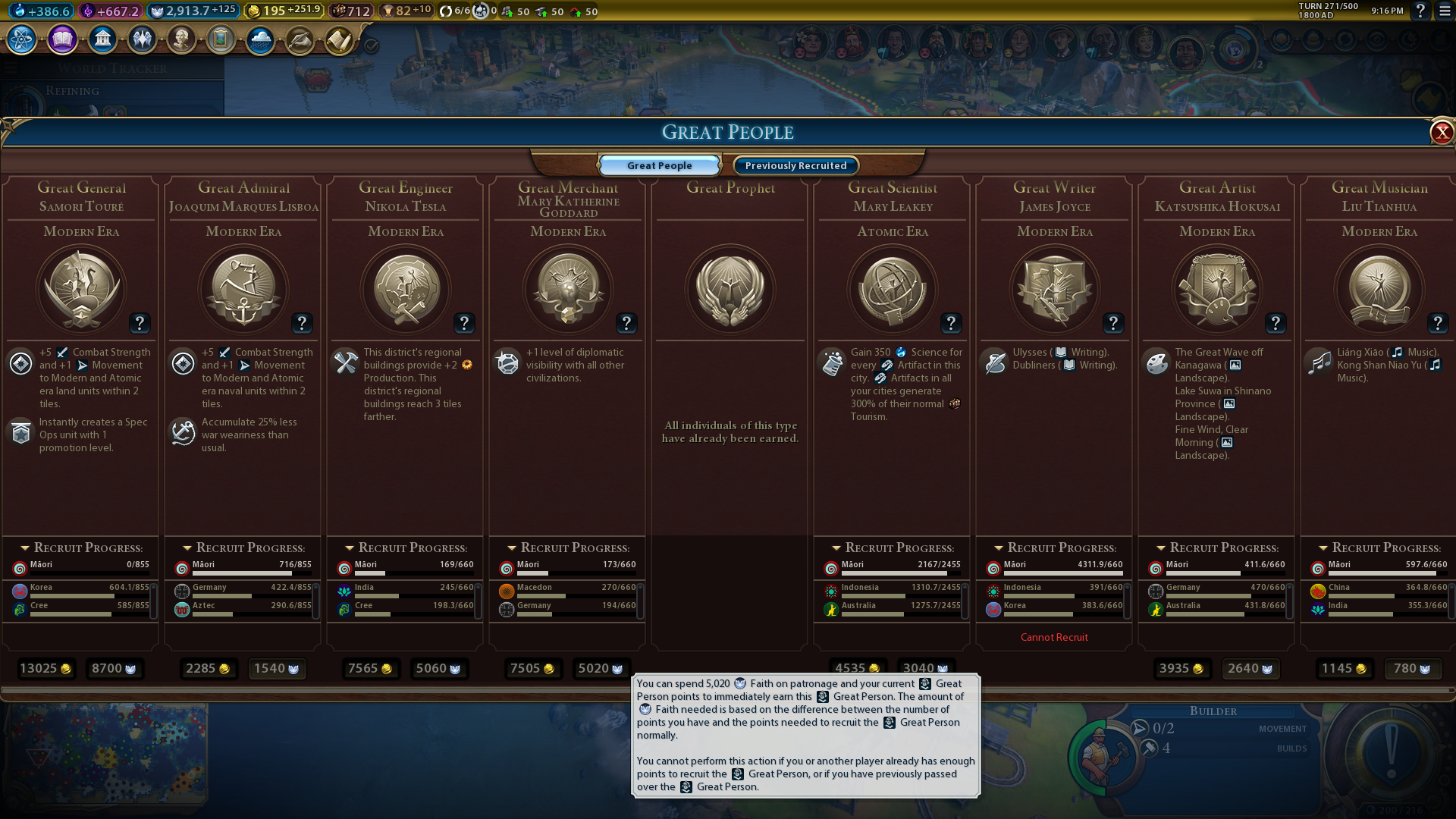Spend 1540 faith on Great Admiral
The width and height of the screenshot is (1456, 819).
276,668
